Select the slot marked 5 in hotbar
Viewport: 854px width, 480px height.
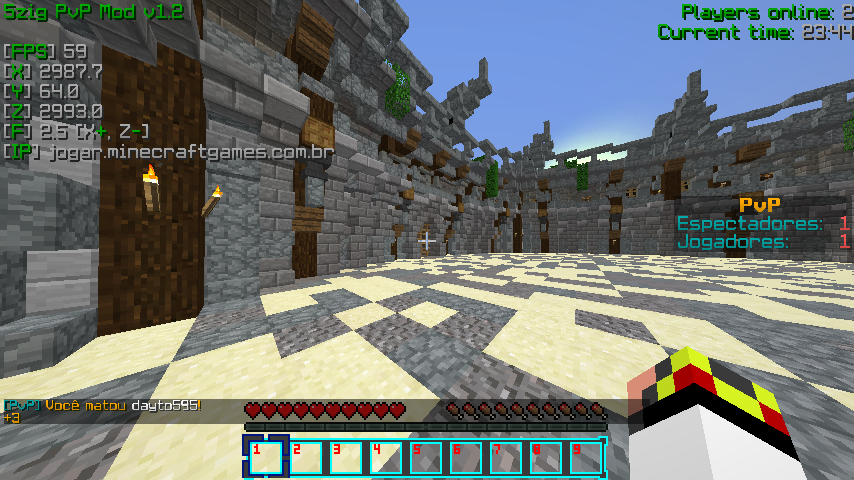(426, 457)
